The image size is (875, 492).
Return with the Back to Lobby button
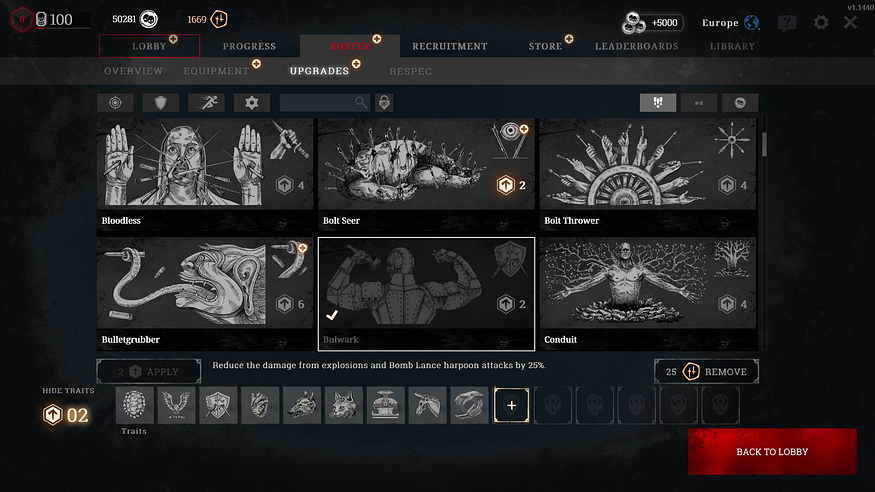(772, 452)
